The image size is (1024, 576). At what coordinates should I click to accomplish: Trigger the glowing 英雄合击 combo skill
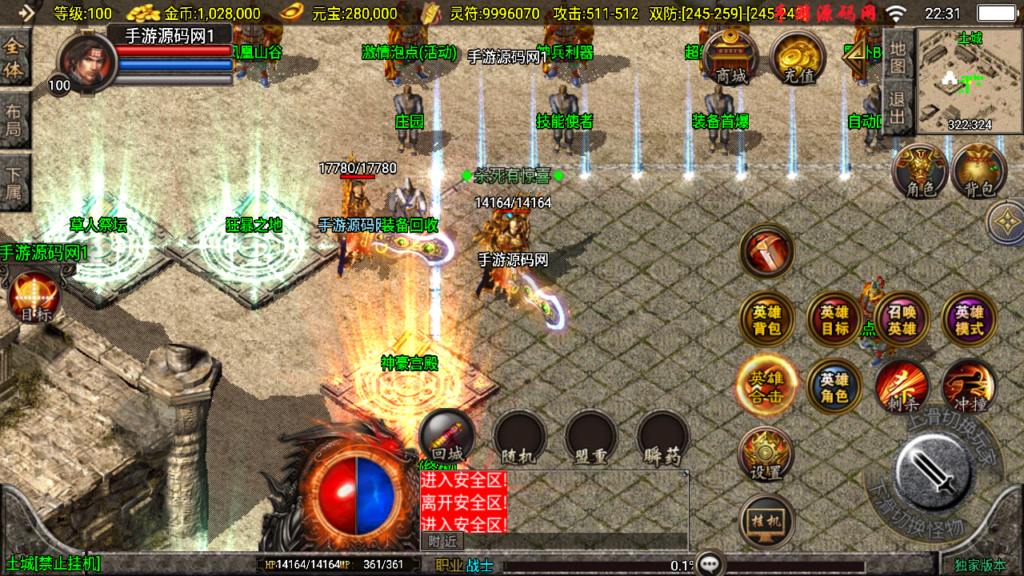(767, 385)
